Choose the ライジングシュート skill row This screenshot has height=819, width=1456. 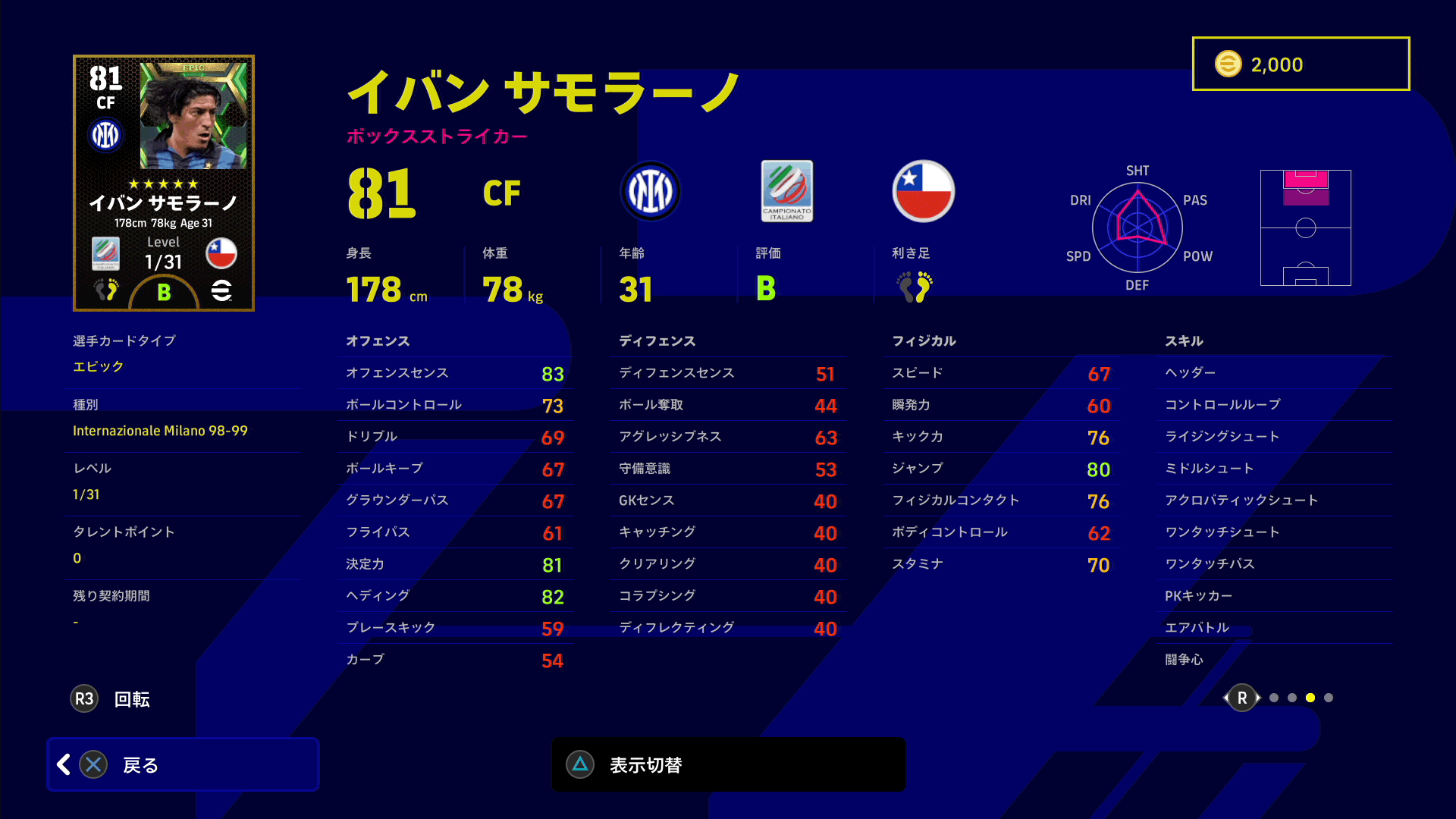1274,436
